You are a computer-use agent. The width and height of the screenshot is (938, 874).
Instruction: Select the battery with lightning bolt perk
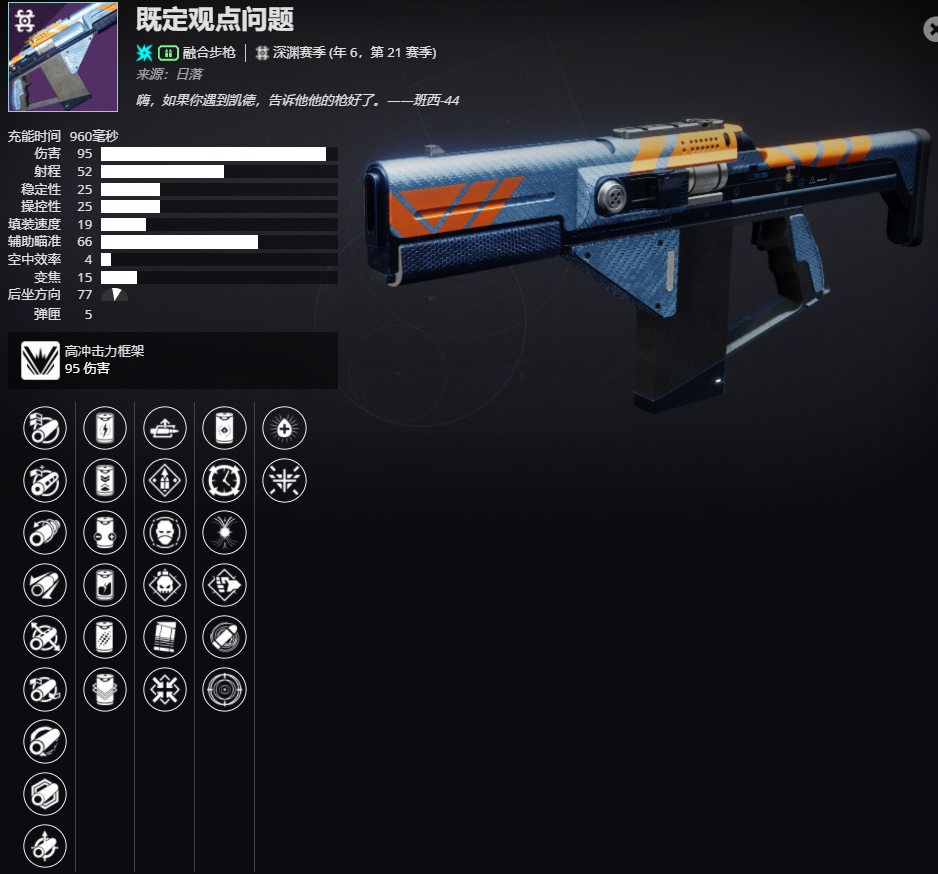click(105, 428)
